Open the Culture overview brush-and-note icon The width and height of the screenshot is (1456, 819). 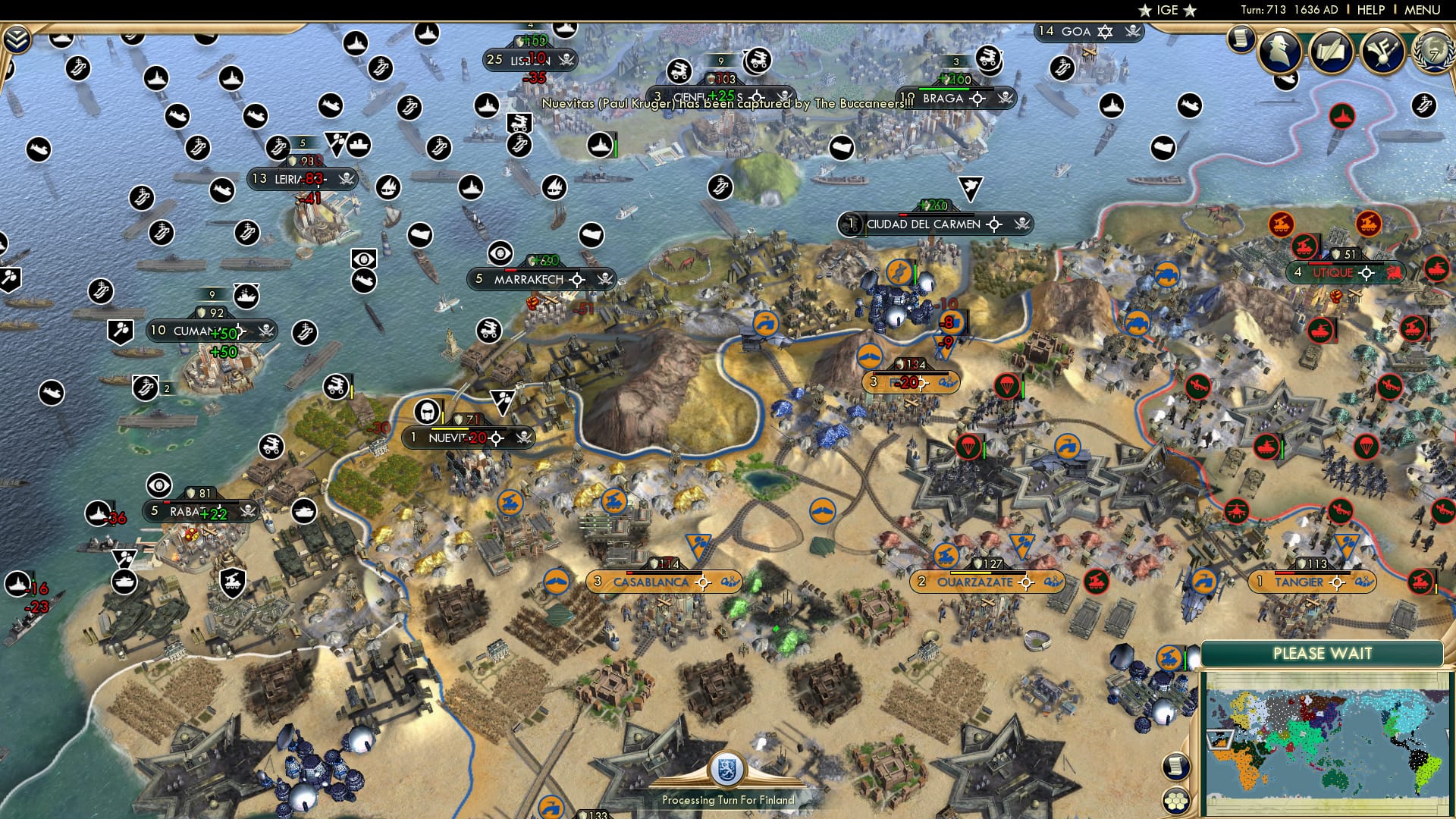pos(1383,51)
